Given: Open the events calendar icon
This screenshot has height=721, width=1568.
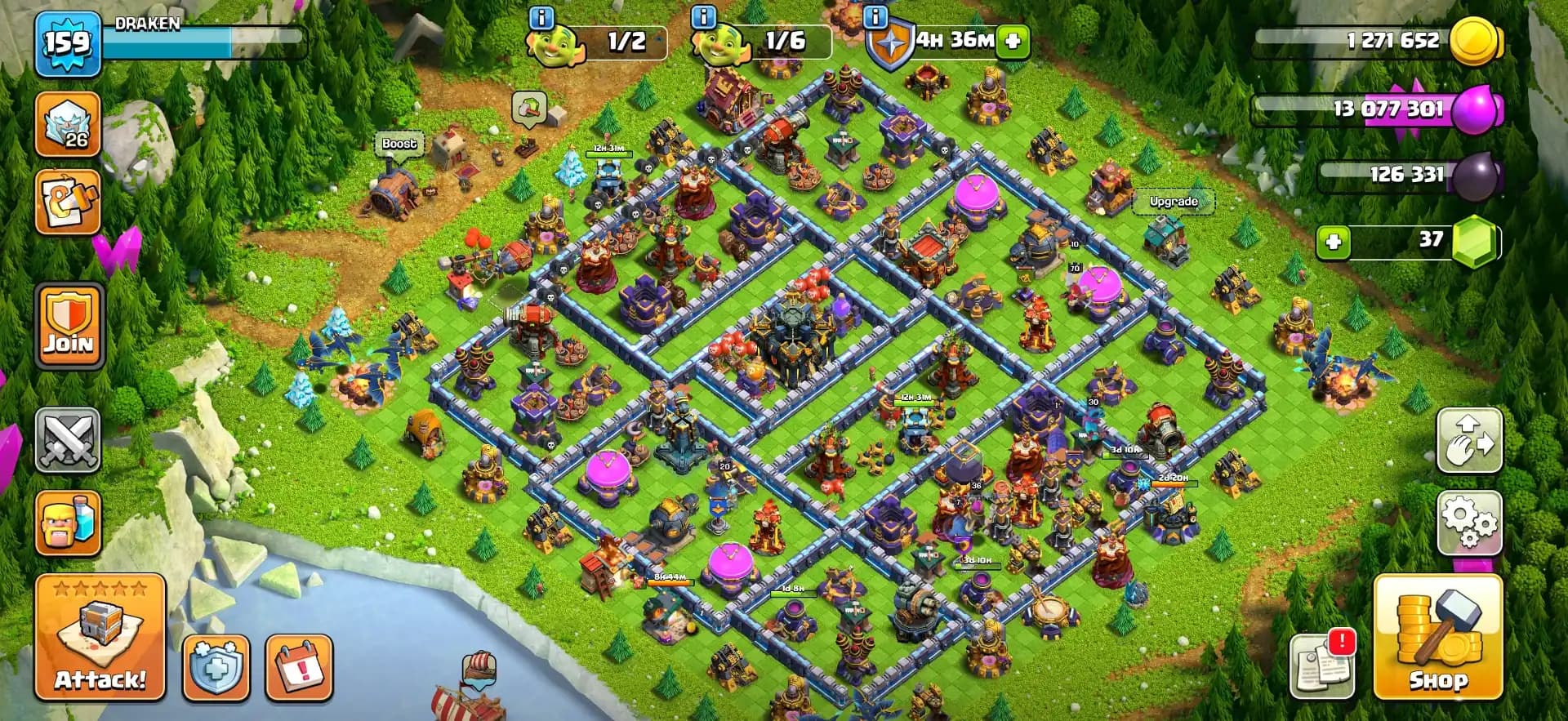Looking at the screenshot, I should (x=299, y=665).
